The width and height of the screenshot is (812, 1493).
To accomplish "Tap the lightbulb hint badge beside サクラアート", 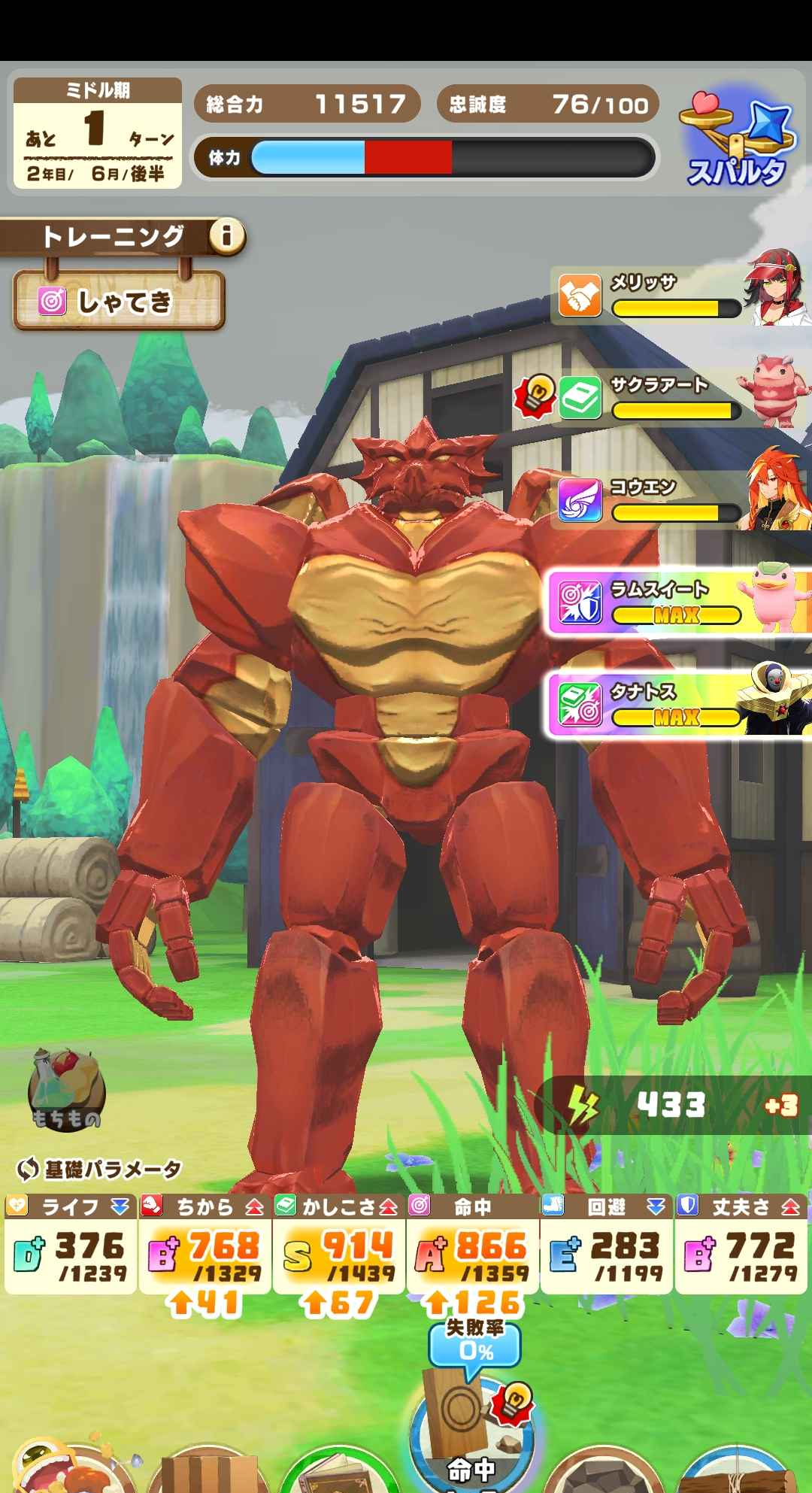I will (x=537, y=395).
